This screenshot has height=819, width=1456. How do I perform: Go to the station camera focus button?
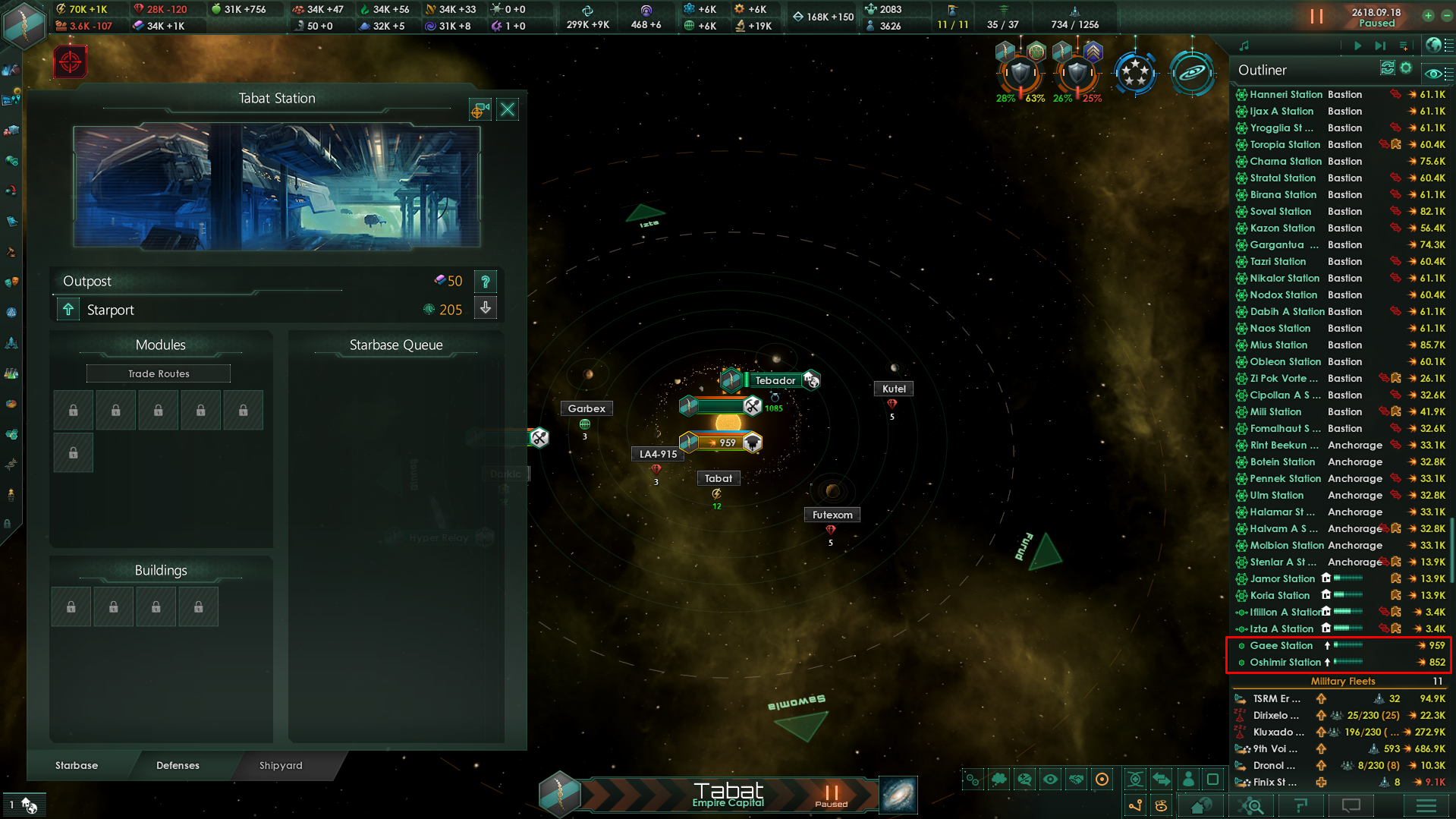[x=480, y=111]
